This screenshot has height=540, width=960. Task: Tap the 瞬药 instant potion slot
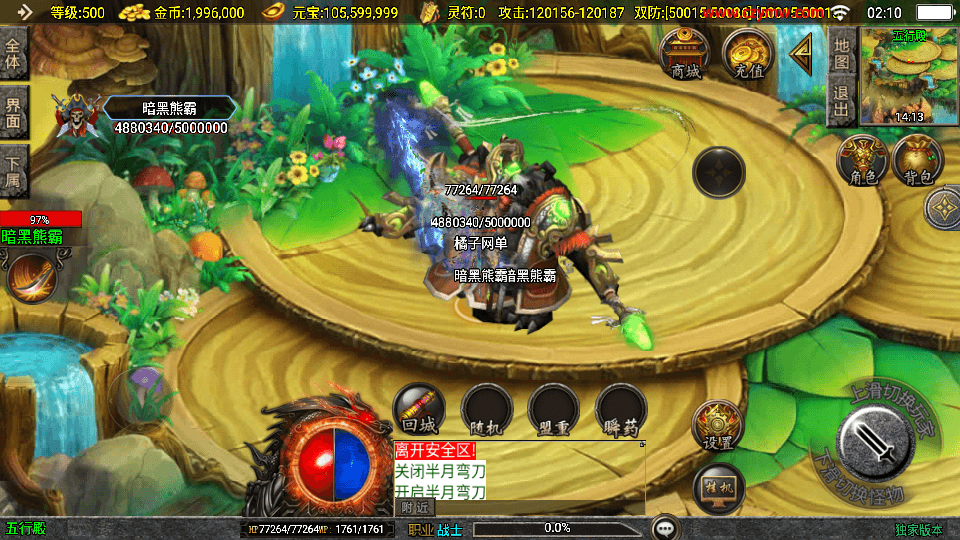pos(621,410)
